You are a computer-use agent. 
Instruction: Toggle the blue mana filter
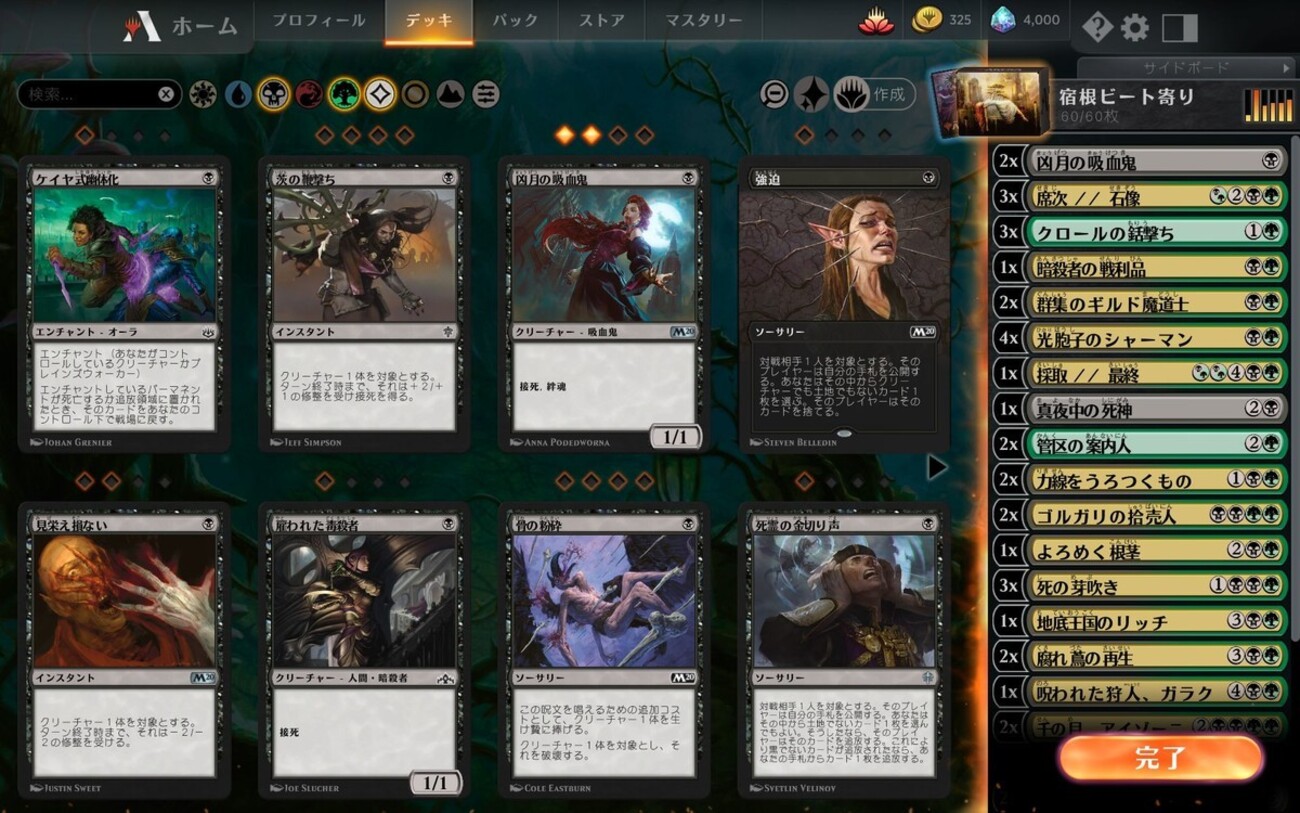(239, 95)
